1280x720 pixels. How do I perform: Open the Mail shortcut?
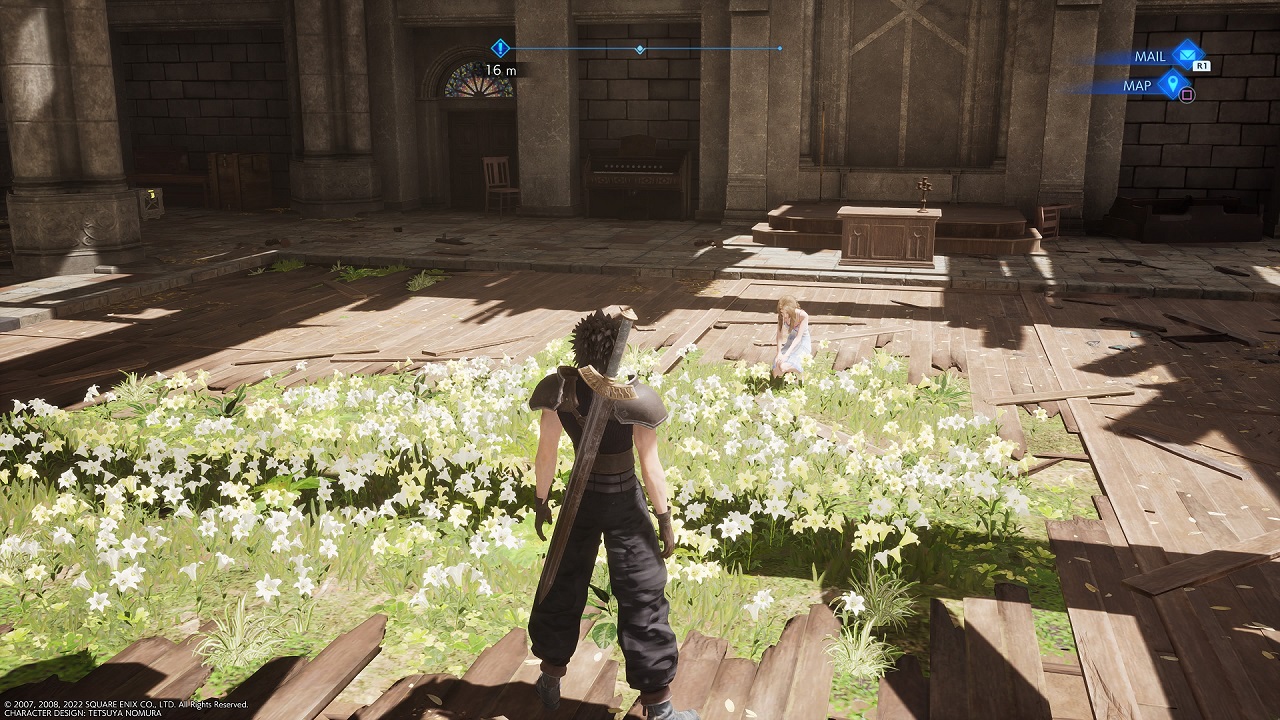click(1185, 55)
